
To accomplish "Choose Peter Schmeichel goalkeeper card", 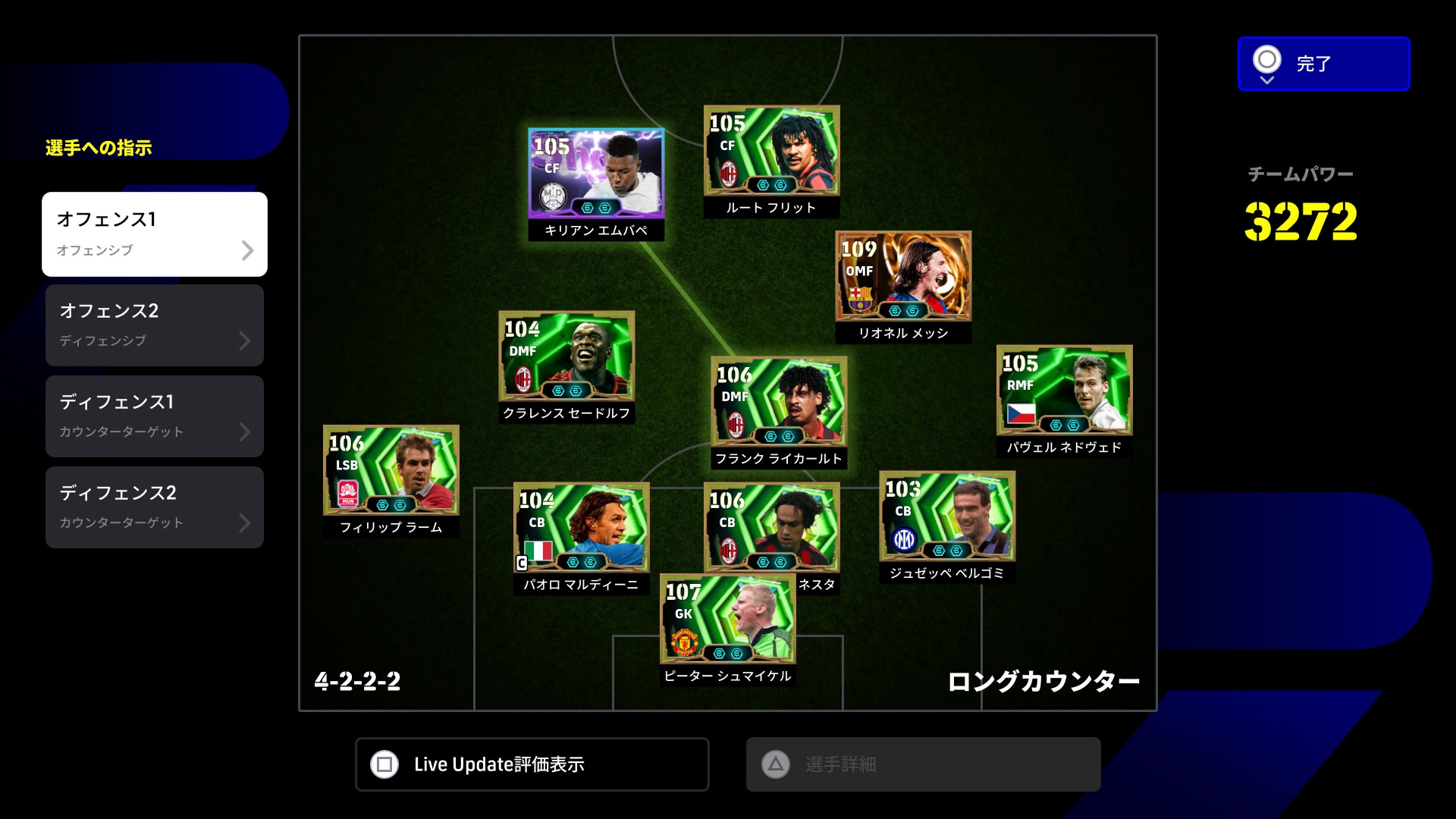I will point(728,622).
